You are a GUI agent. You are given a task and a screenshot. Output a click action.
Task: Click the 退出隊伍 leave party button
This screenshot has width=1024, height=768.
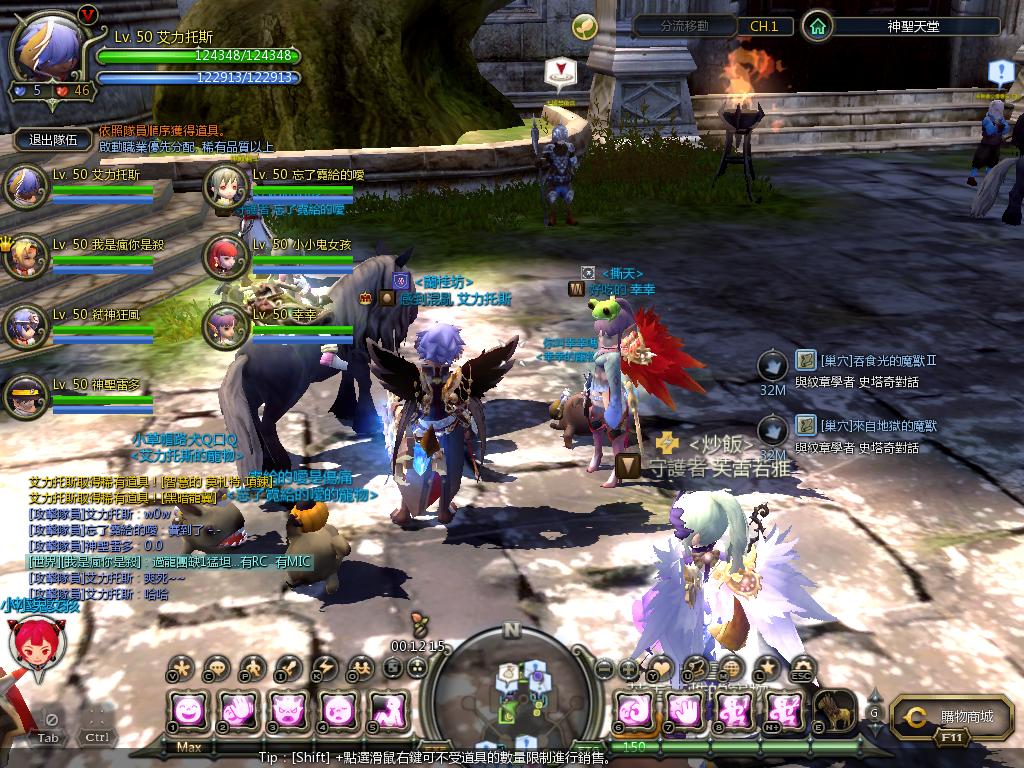[53, 140]
